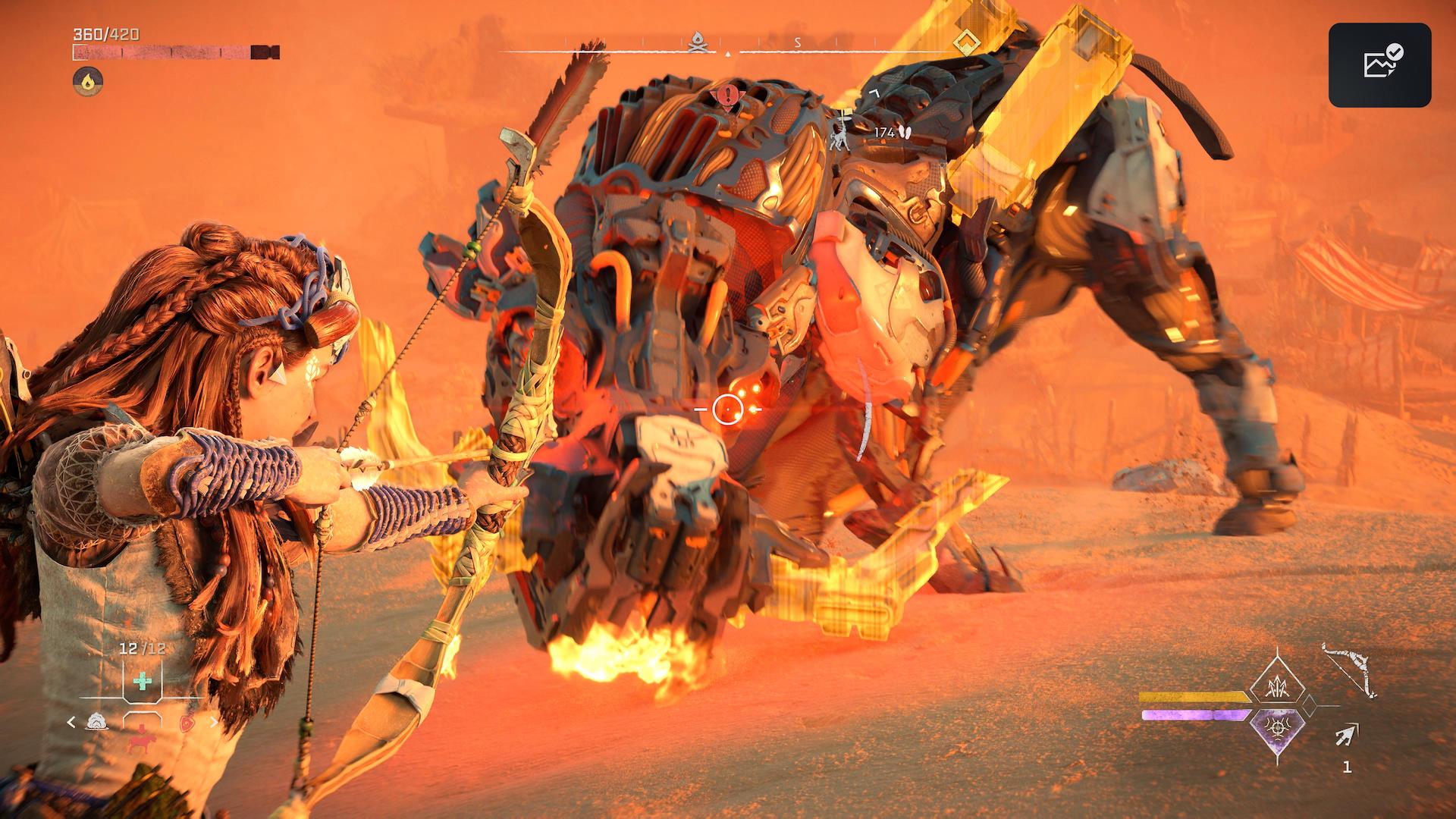Screen dimensions: 1456x819
Task: Use the green cross healing medicine slot
Action: coord(142,680)
